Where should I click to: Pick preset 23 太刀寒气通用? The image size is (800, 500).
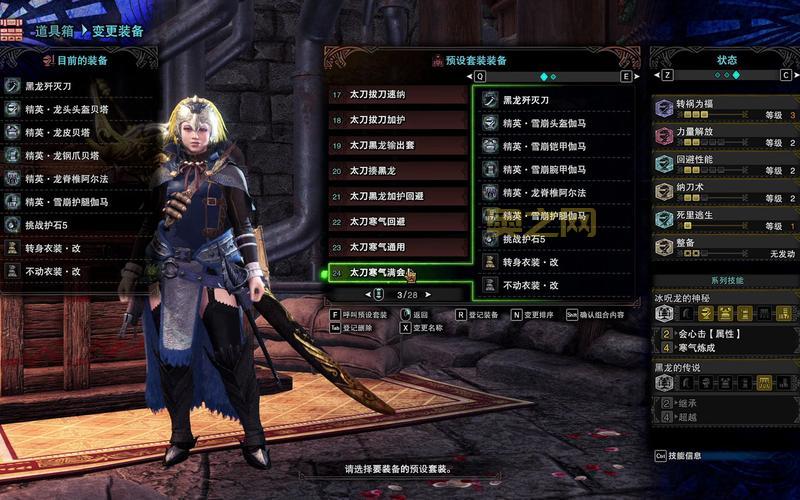[398, 246]
